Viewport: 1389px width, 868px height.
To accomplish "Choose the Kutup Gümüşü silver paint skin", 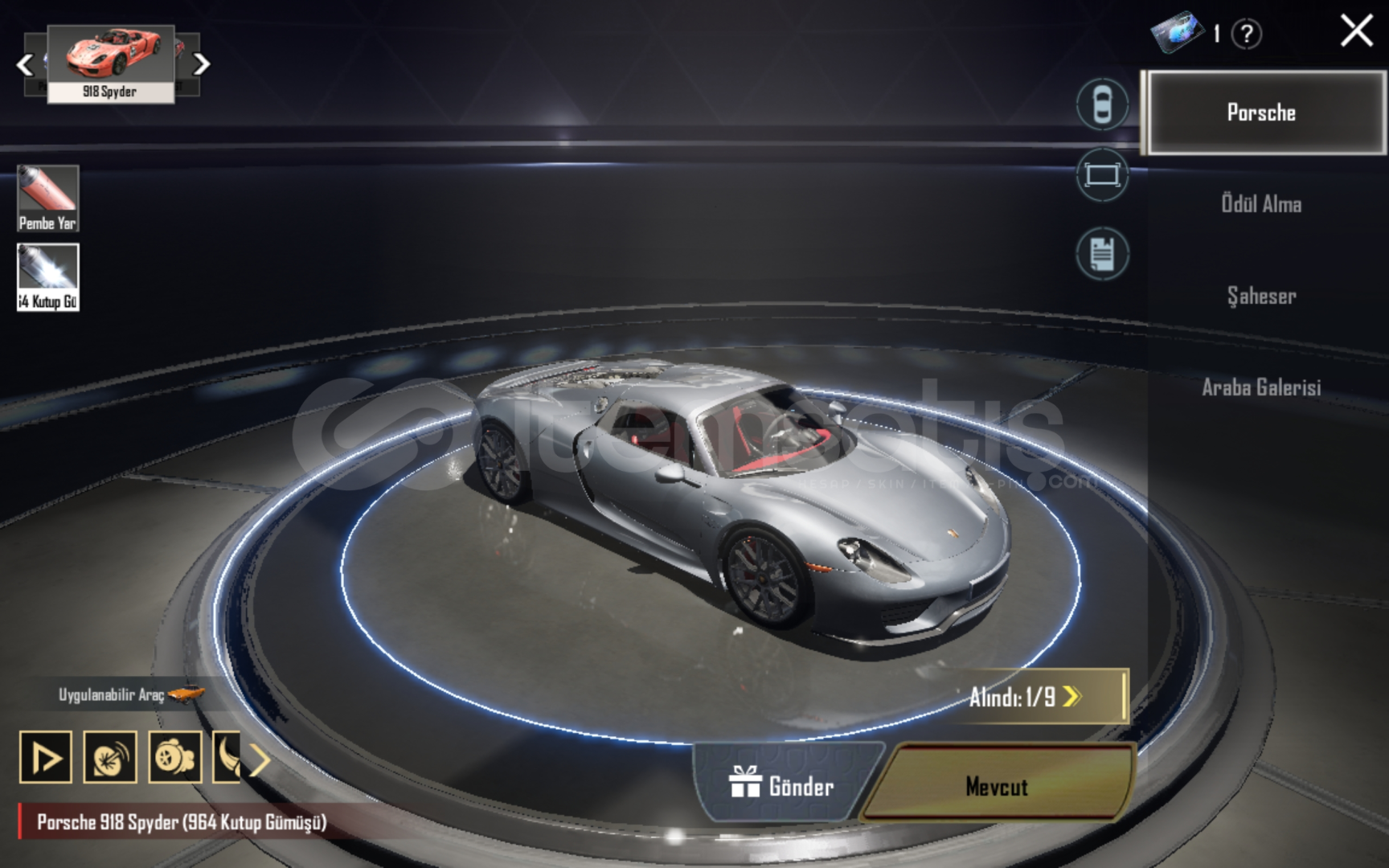I will coord(48,276).
